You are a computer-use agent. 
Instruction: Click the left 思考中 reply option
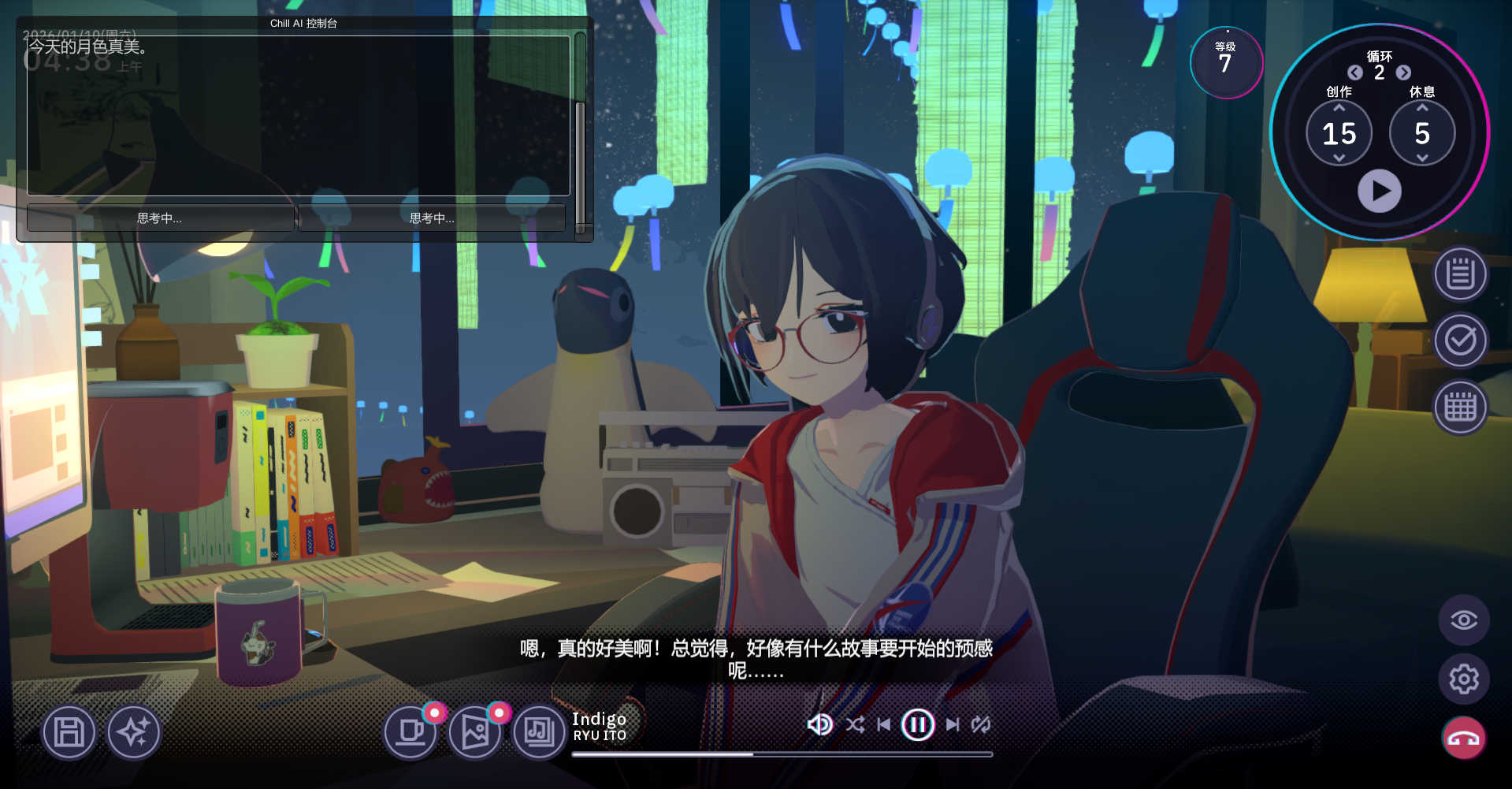tap(158, 218)
